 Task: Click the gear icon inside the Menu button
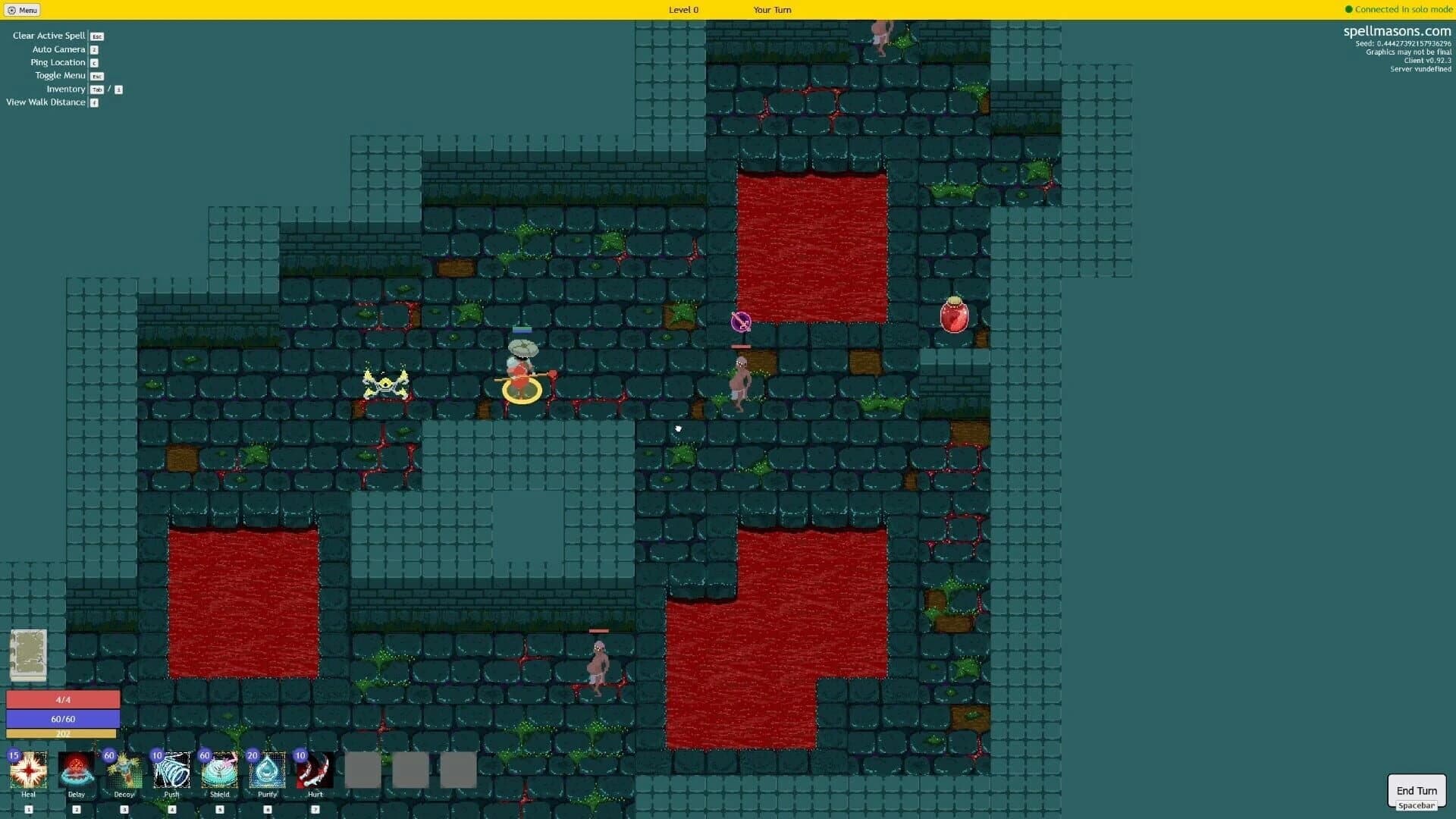click(10, 10)
